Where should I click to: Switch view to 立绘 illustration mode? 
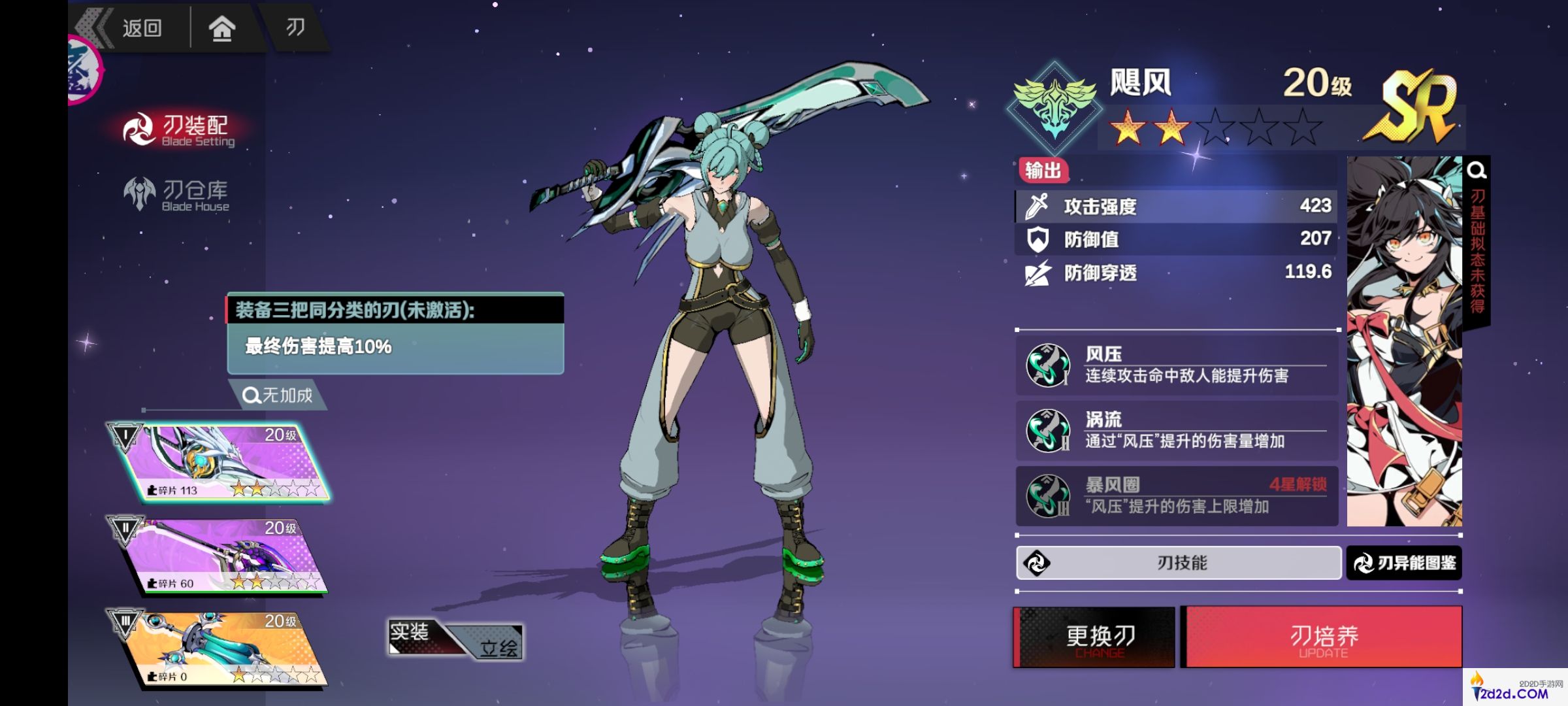(x=497, y=647)
